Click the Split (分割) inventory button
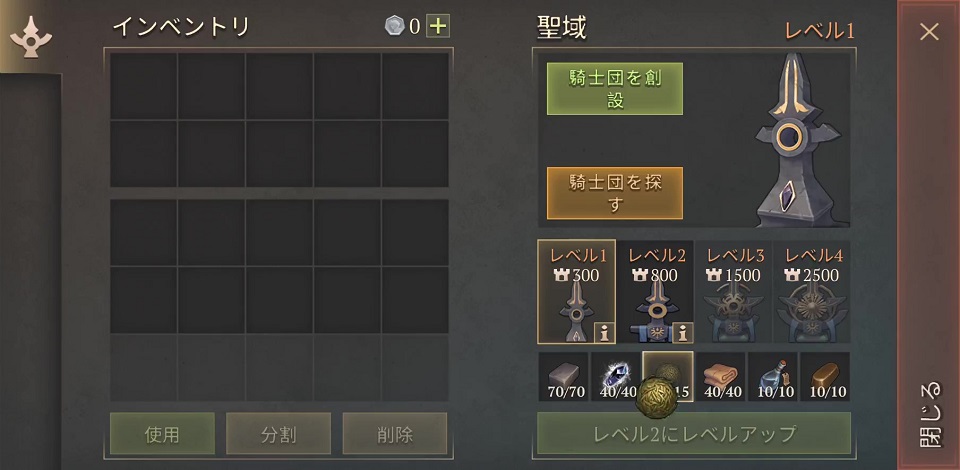960x470 pixels. click(x=277, y=434)
